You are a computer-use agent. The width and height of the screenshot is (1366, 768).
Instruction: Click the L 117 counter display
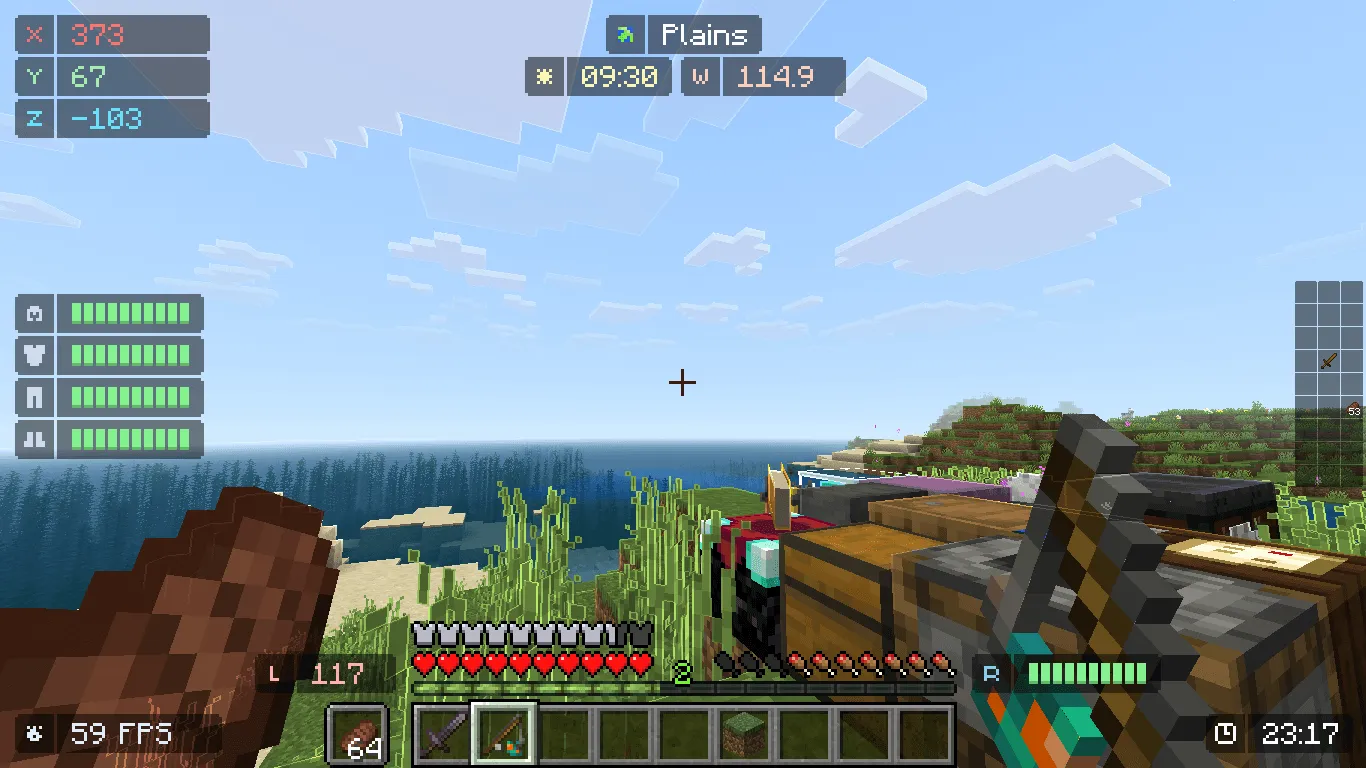pyautogui.click(x=322, y=674)
